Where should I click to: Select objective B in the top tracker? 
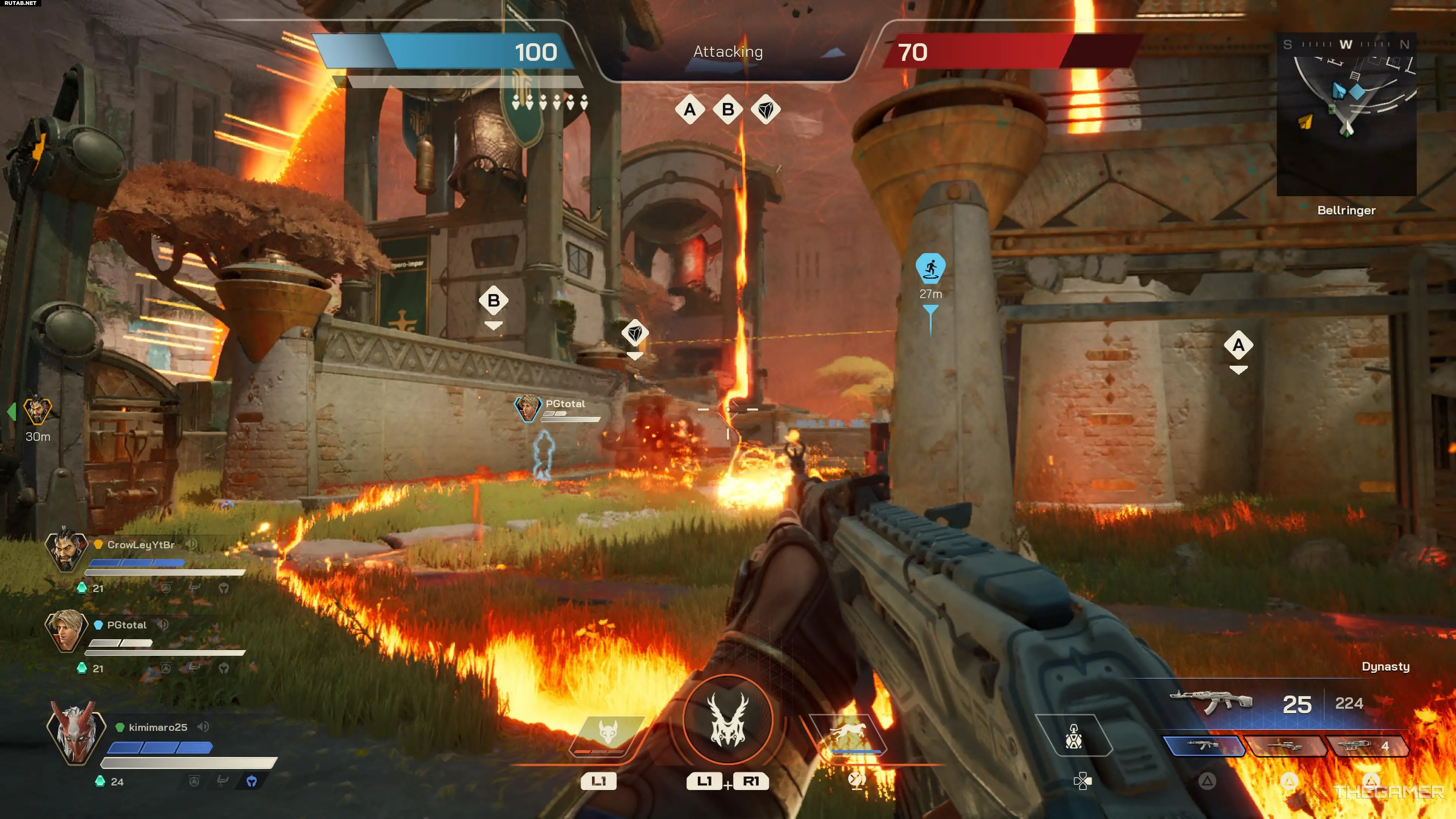pyautogui.click(x=728, y=110)
